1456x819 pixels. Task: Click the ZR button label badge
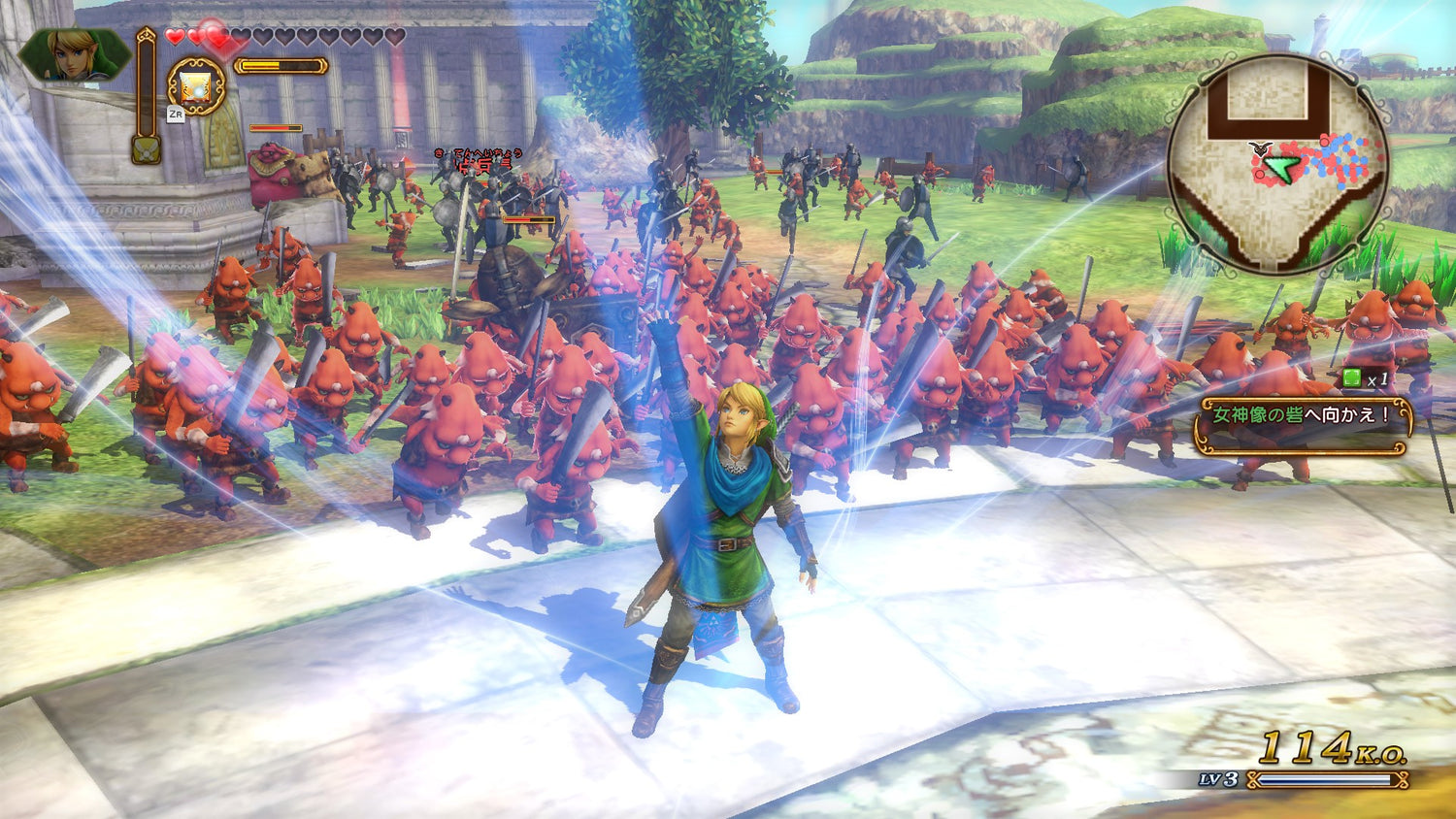(177, 113)
